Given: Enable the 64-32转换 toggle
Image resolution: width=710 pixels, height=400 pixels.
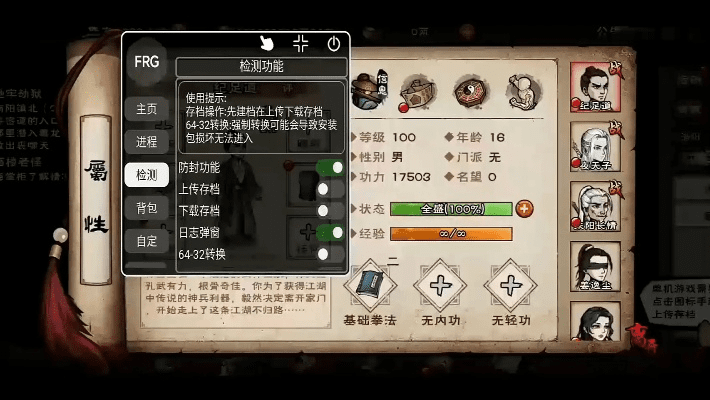Looking at the screenshot, I should click(330, 255).
